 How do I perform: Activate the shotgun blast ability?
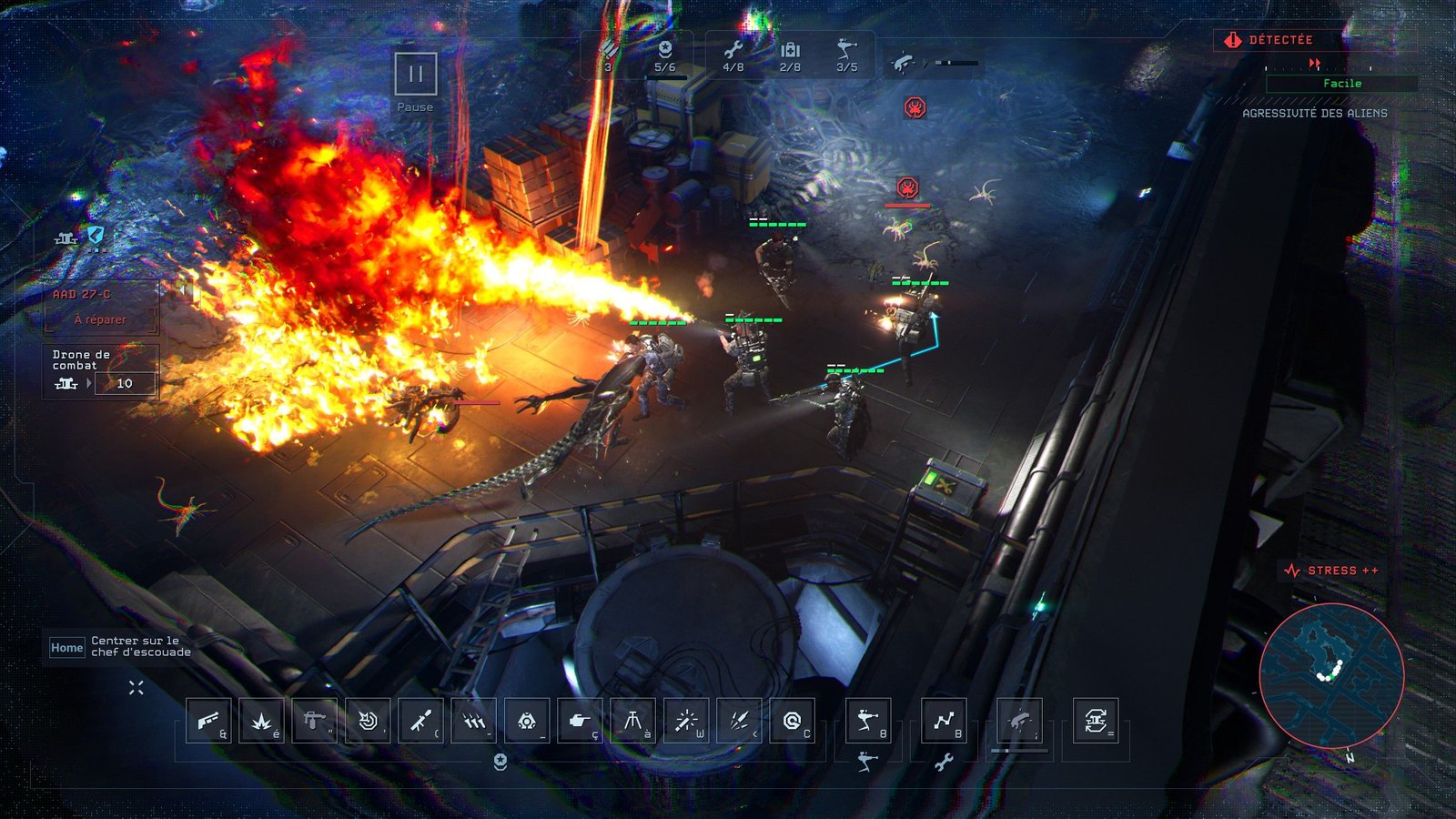coord(208,721)
